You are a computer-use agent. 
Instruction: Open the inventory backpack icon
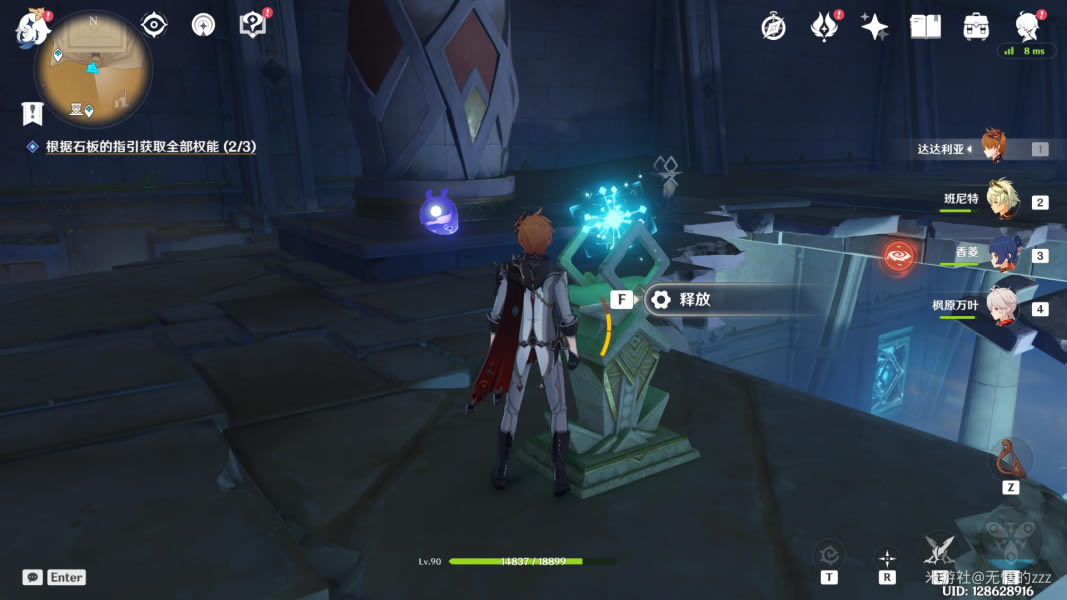[x=976, y=28]
